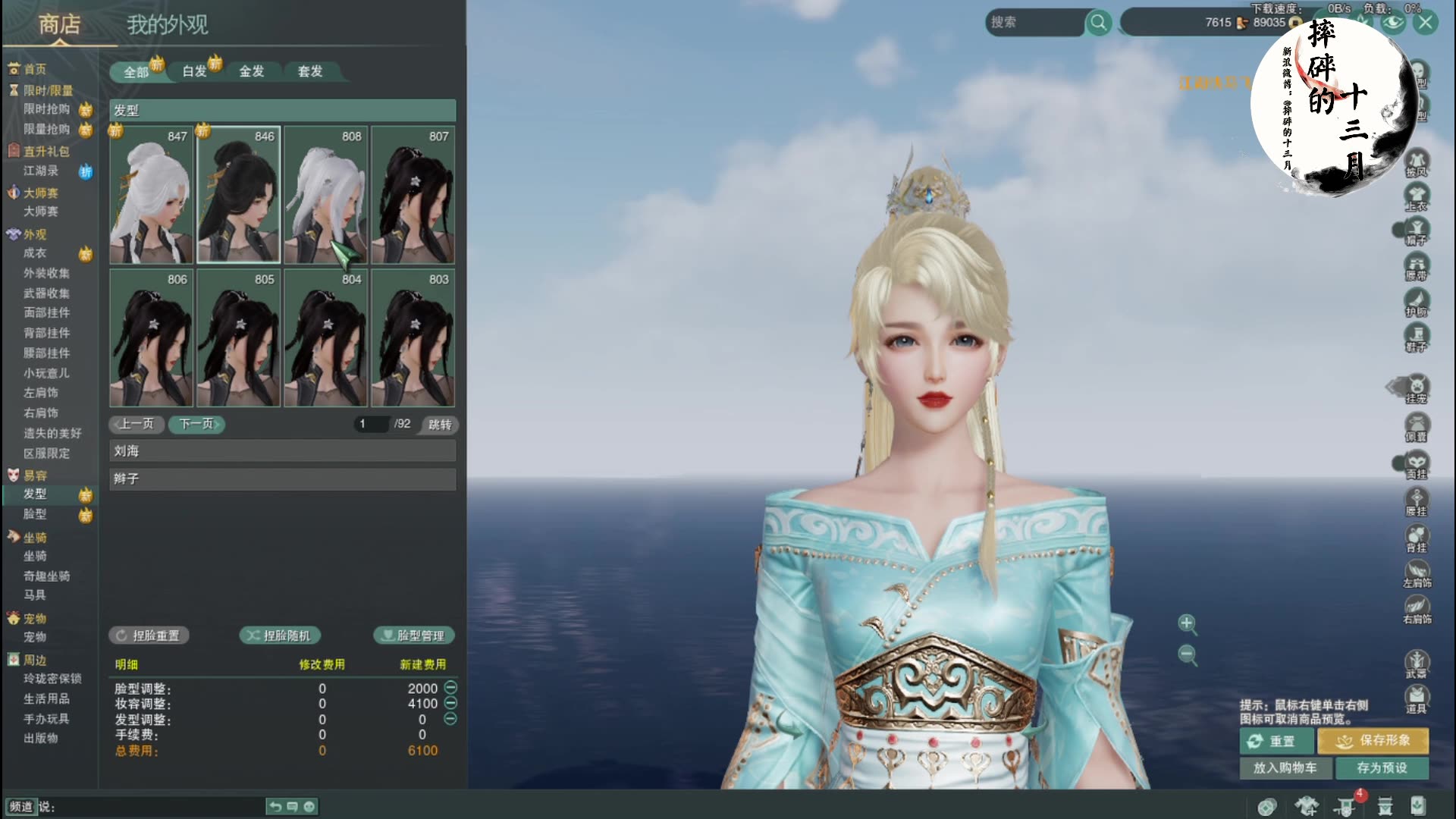Expand the 刘海 bangs section

(x=282, y=451)
